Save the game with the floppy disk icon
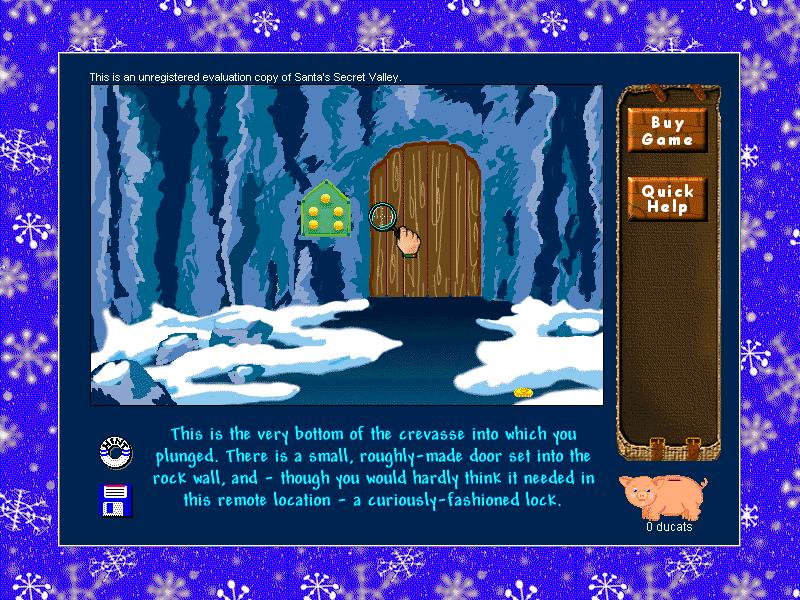Viewport: 800px width, 600px height. 116,498
